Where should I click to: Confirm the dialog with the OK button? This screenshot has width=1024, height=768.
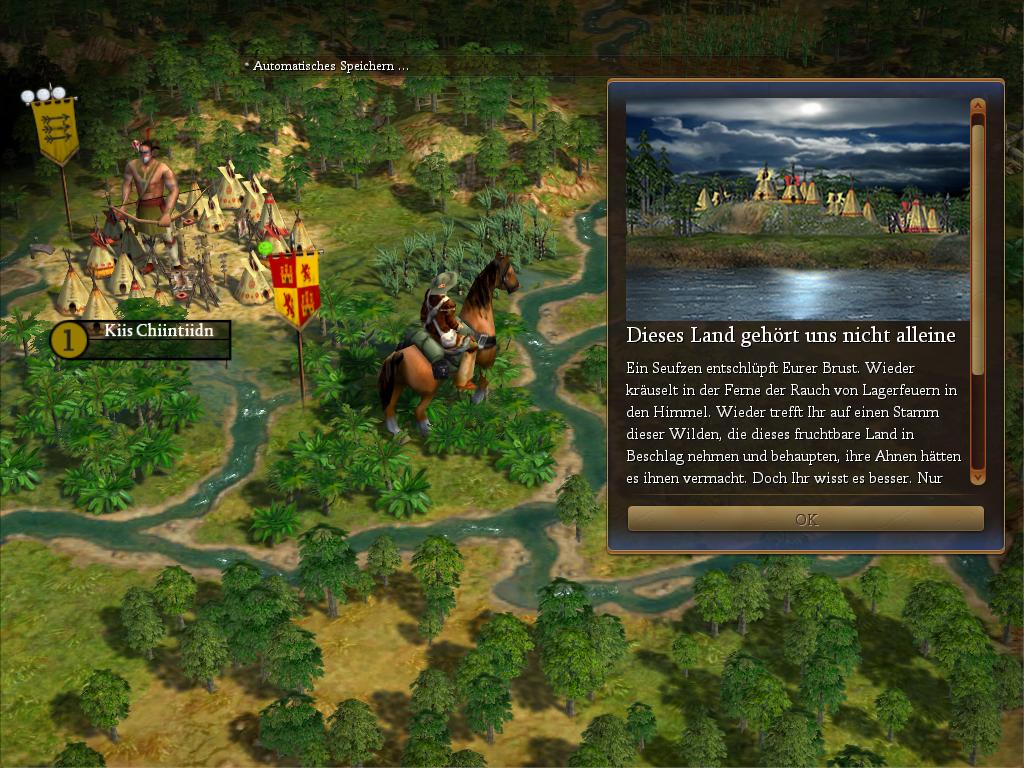805,519
